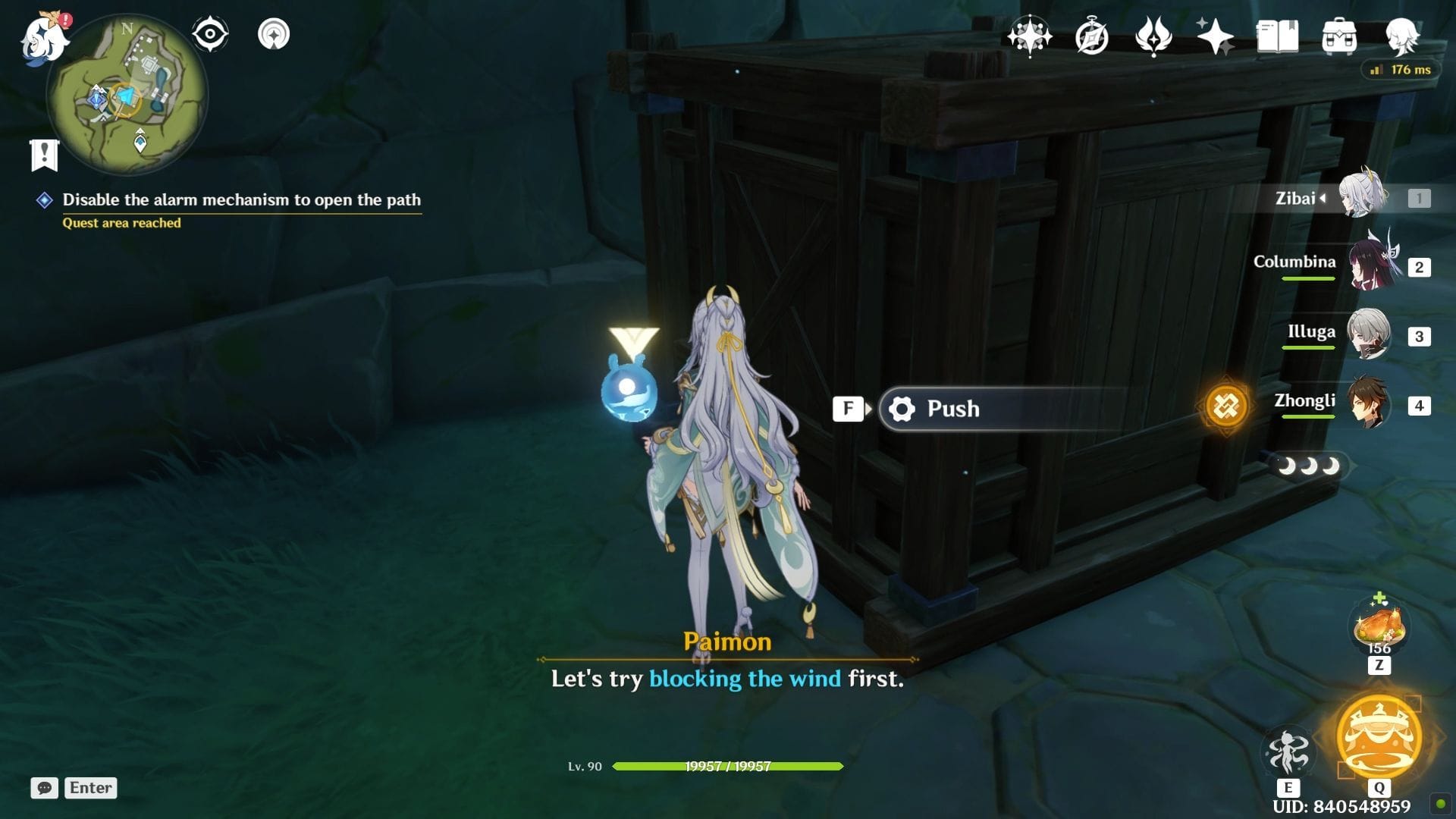The image size is (1456, 819).
Task: Open the Adventurer Handbook book icon
Action: (x=1277, y=36)
